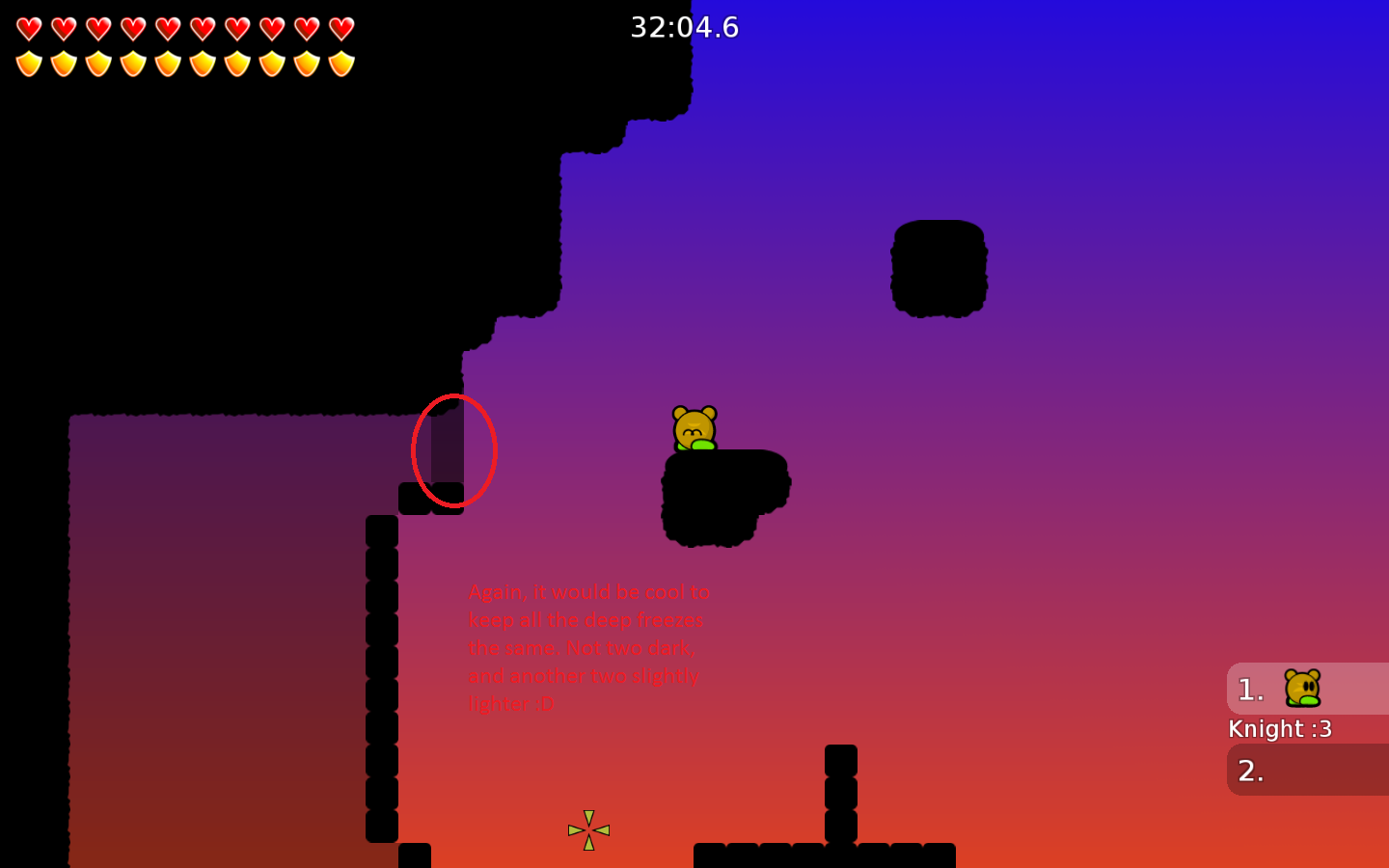This screenshot has height=868, width=1389.
Task: Toggle visibility of the rank 1 avatar
Action: [1301, 689]
